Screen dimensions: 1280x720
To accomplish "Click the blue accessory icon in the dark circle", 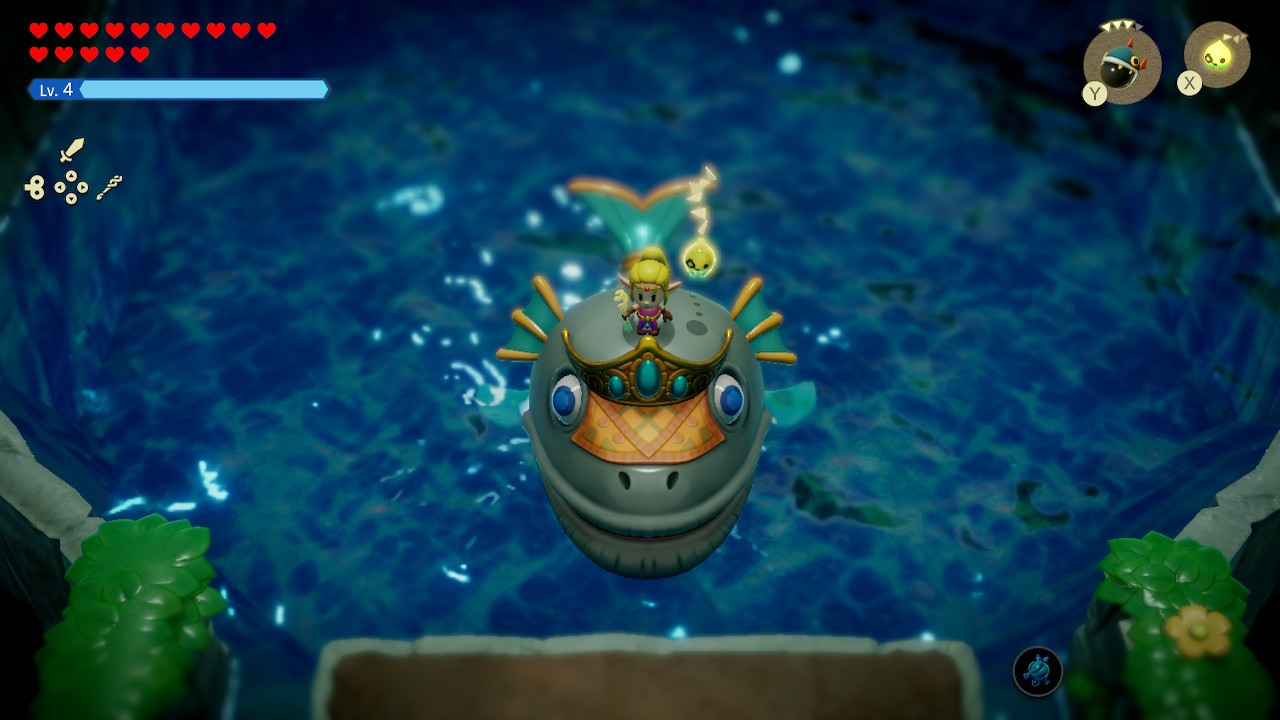I will tap(1037, 671).
